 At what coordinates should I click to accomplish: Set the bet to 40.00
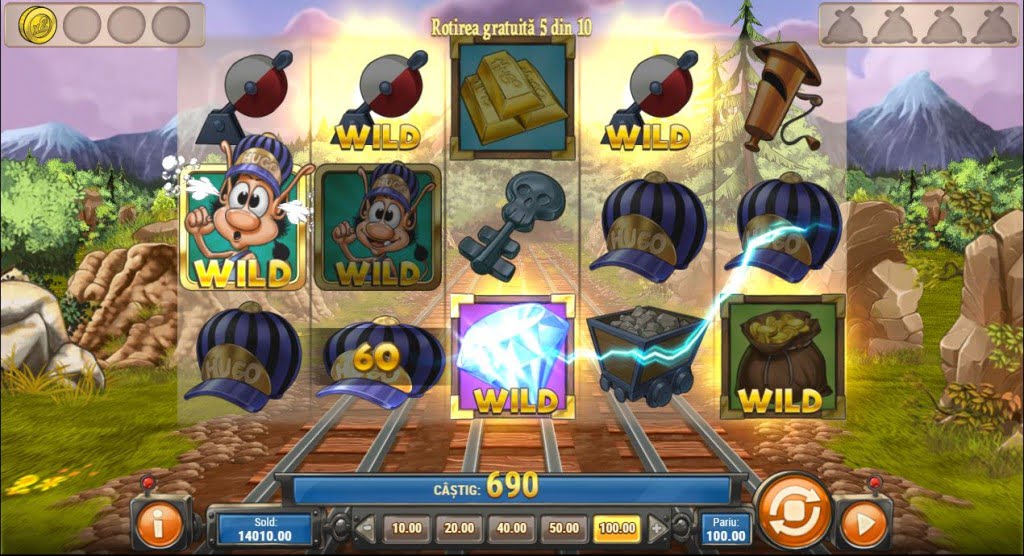pyautogui.click(x=512, y=527)
